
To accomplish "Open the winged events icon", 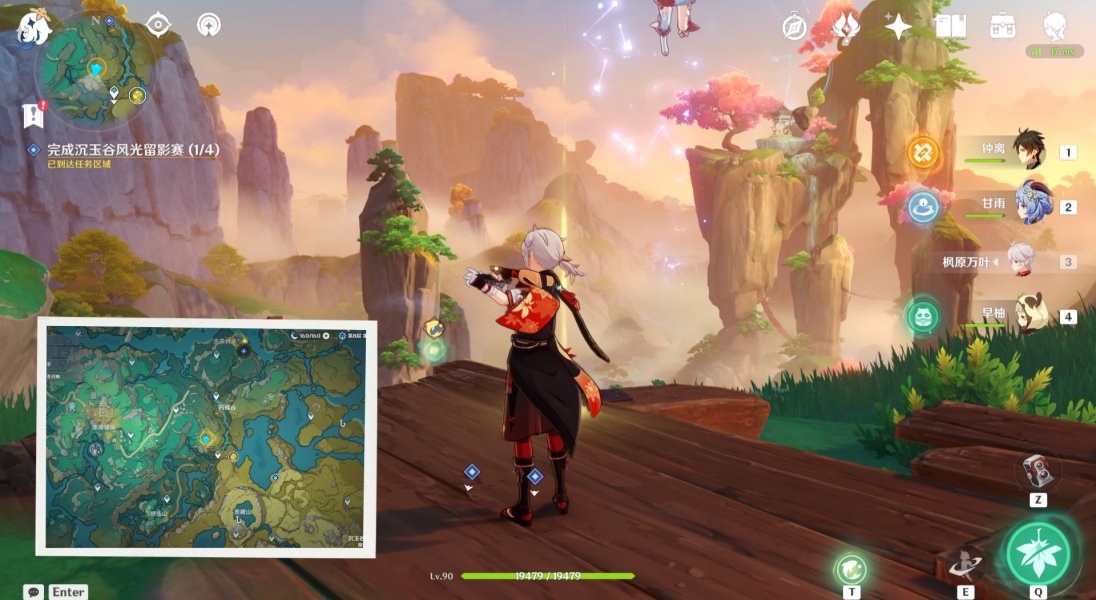I will (846, 26).
